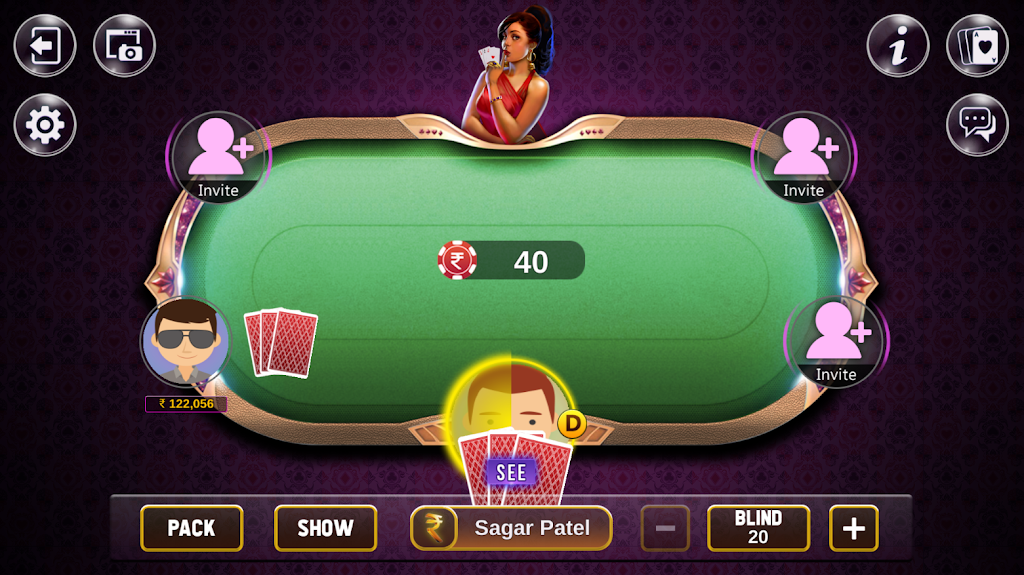The height and width of the screenshot is (575, 1024).
Task: Open the chat bubbles panel
Action: tap(977, 125)
